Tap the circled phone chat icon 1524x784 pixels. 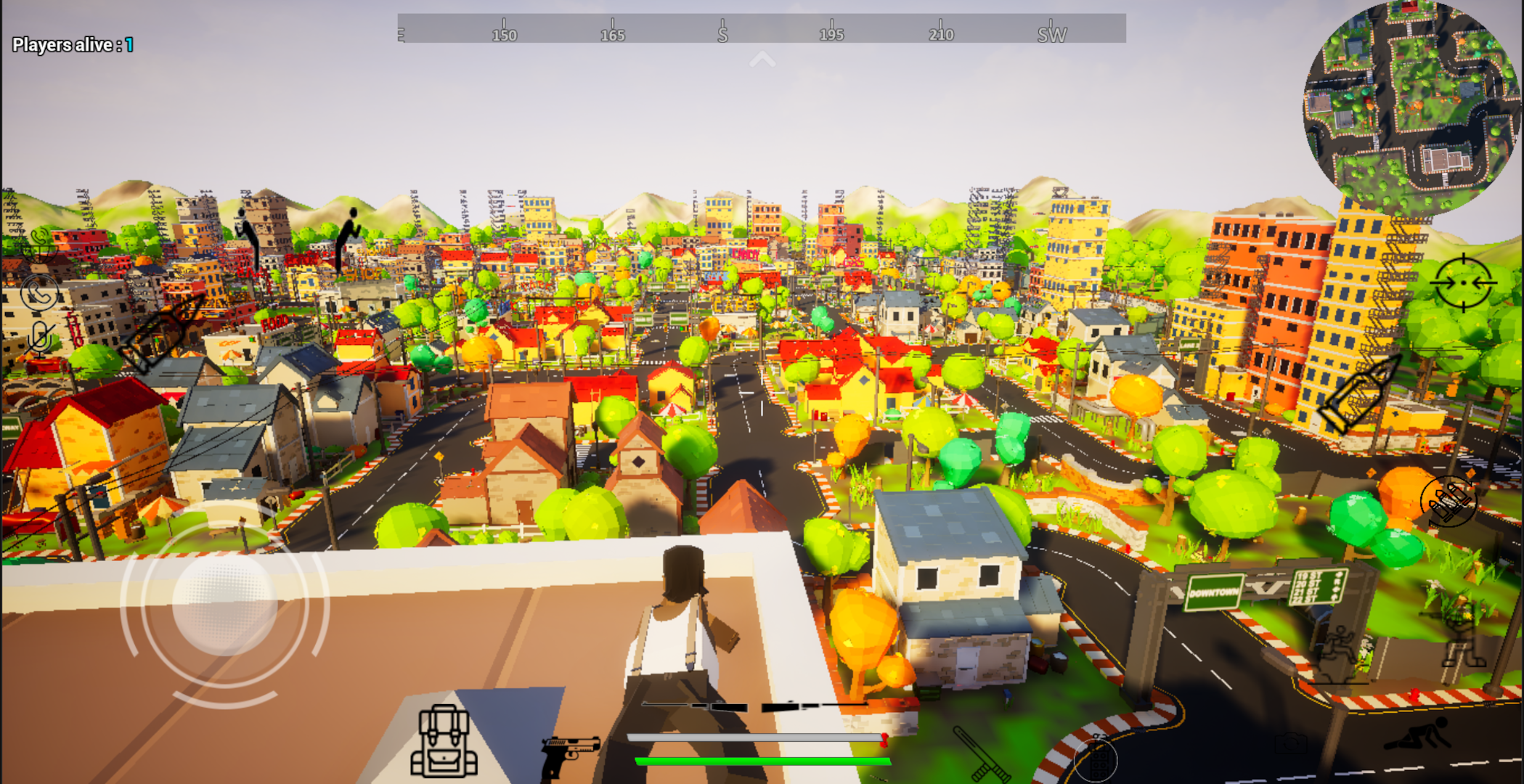pos(40,293)
